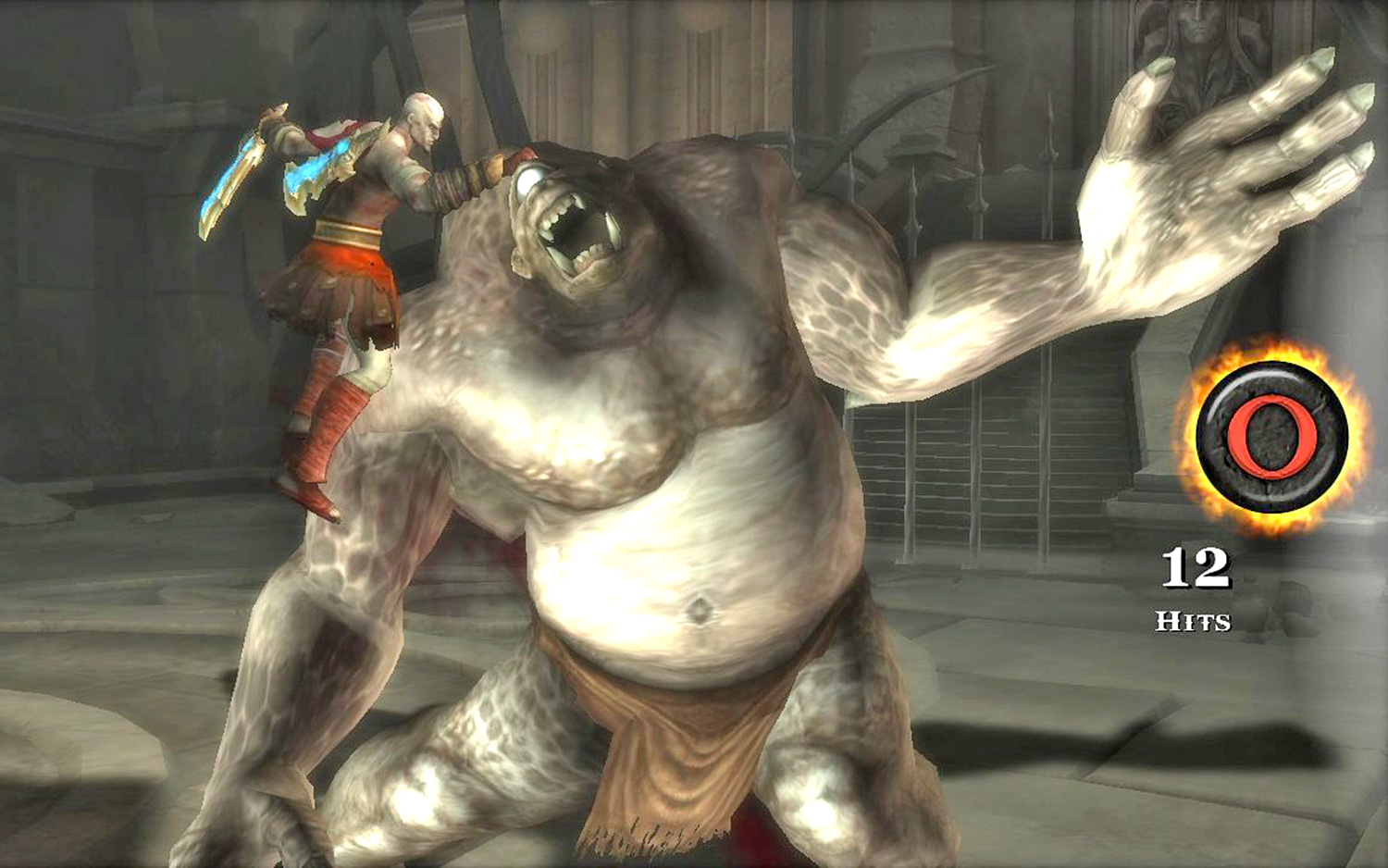Select the number 12 on the counter
This screenshot has height=868, width=1388.
point(1196,566)
